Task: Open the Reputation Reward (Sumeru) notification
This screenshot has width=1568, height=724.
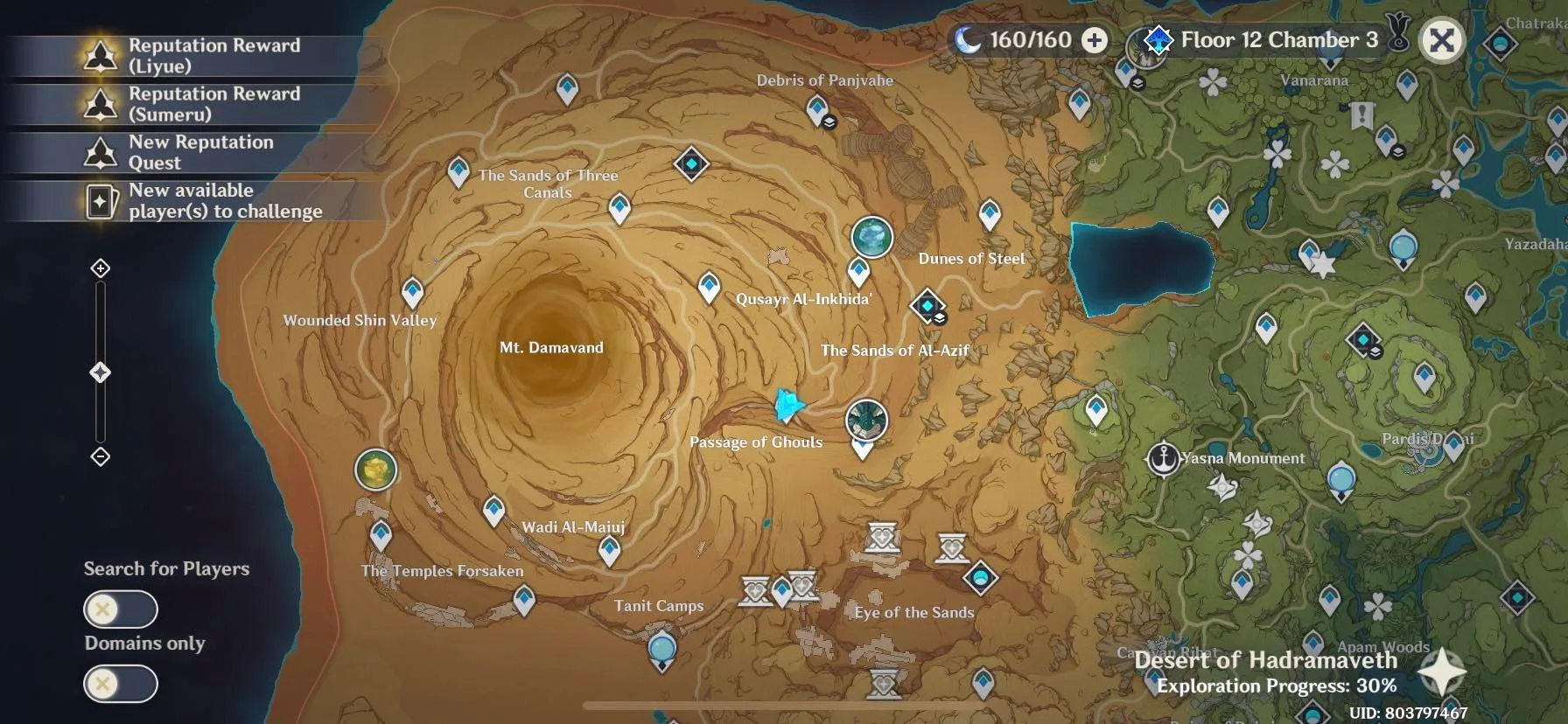Action: point(192,104)
